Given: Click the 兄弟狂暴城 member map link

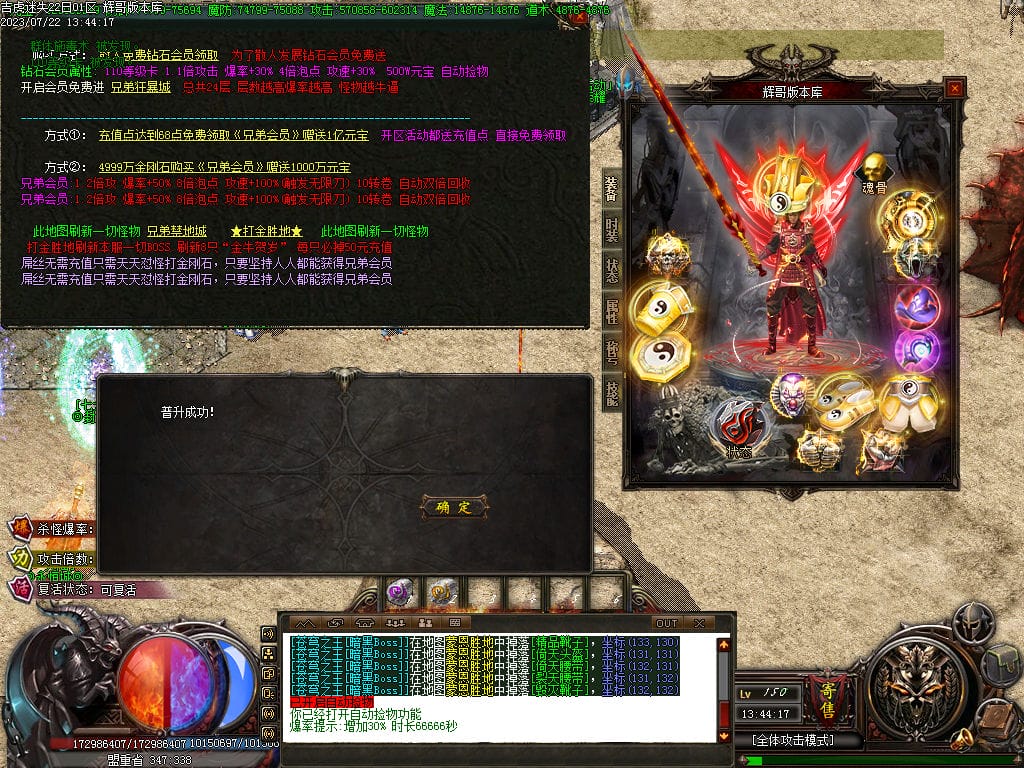Looking at the screenshot, I should pyautogui.click(x=140, y=87).
